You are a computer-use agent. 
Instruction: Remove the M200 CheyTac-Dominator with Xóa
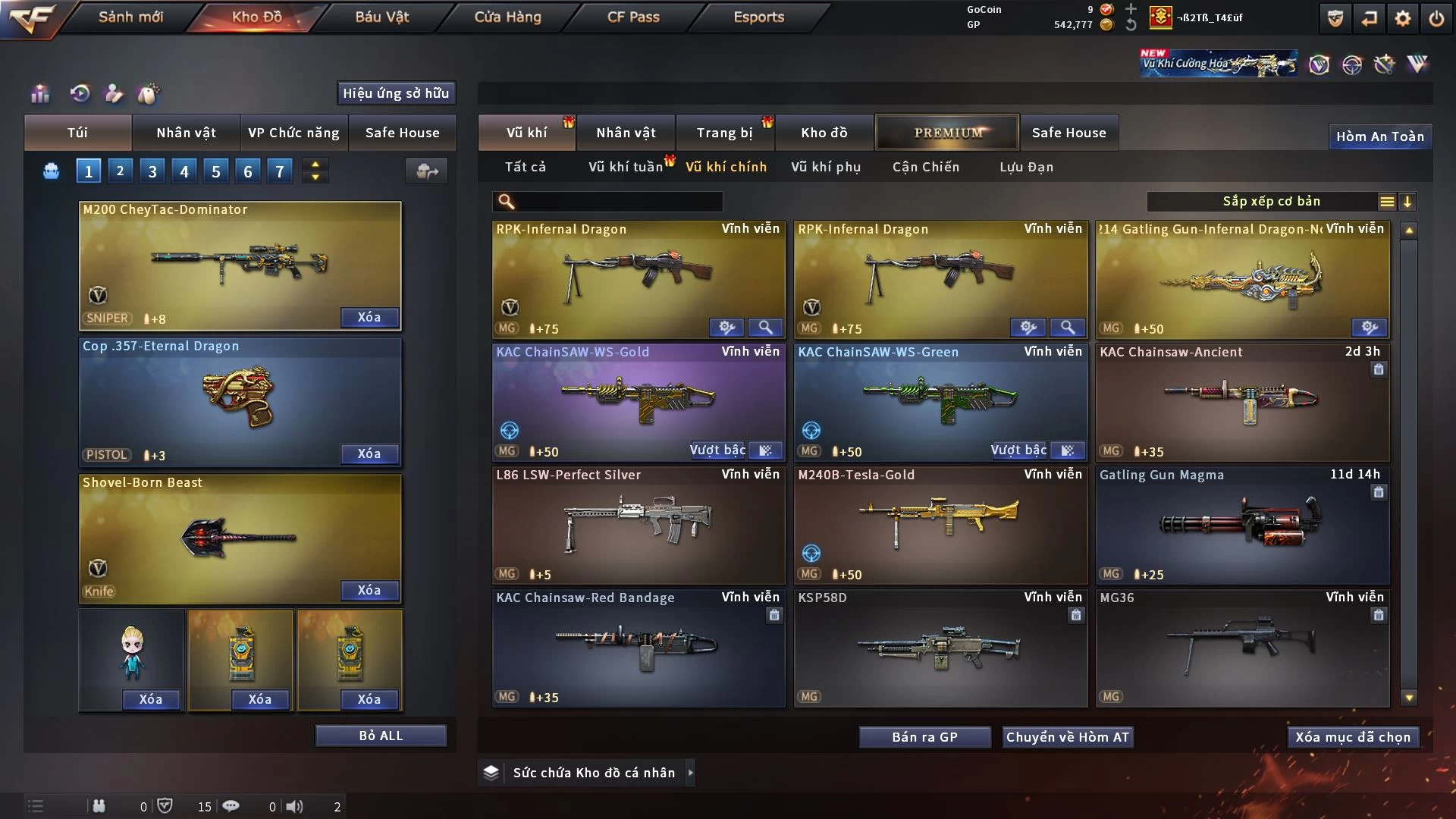click(369, 317)
